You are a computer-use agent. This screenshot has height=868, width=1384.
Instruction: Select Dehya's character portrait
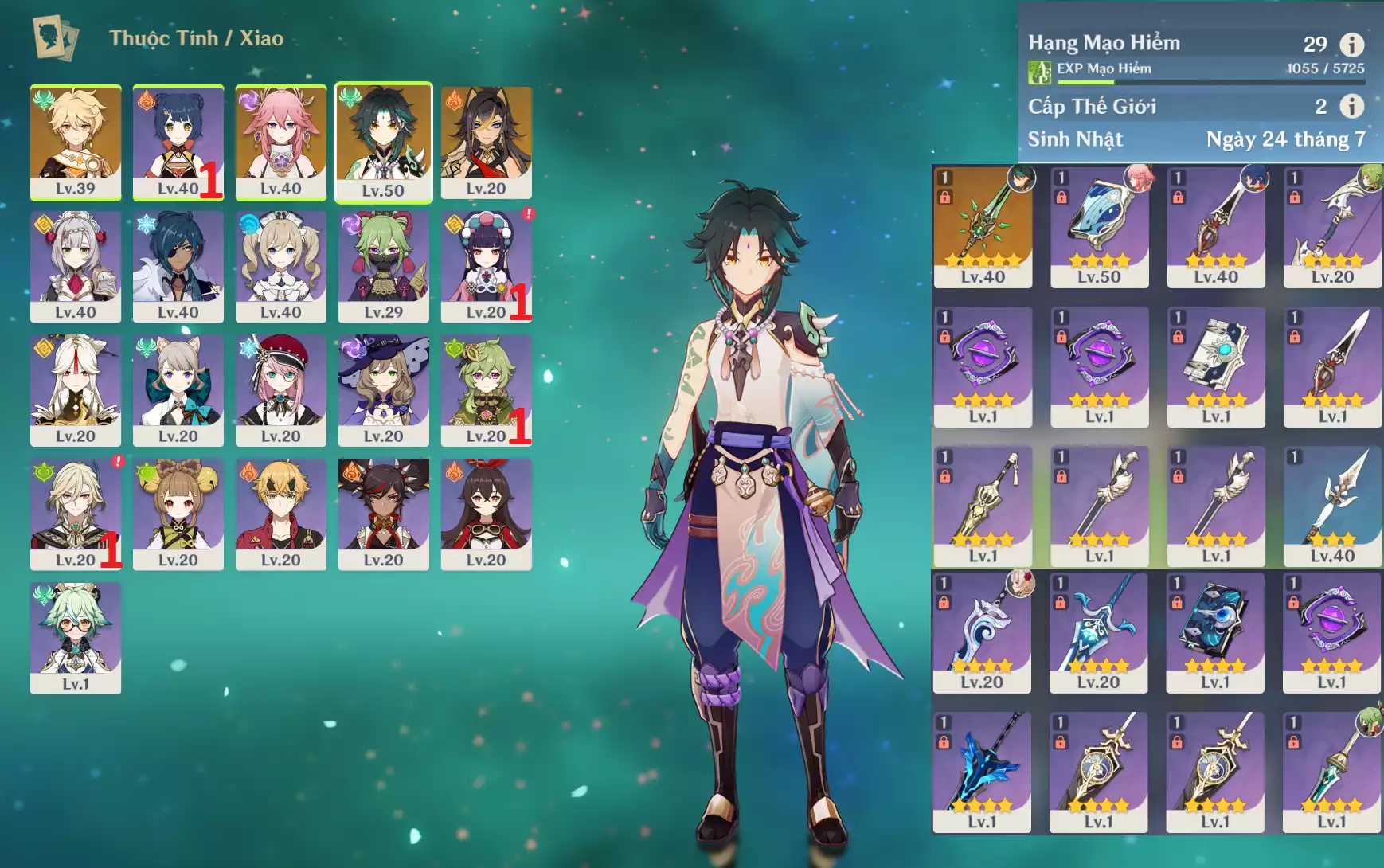[x=486, y=141]
